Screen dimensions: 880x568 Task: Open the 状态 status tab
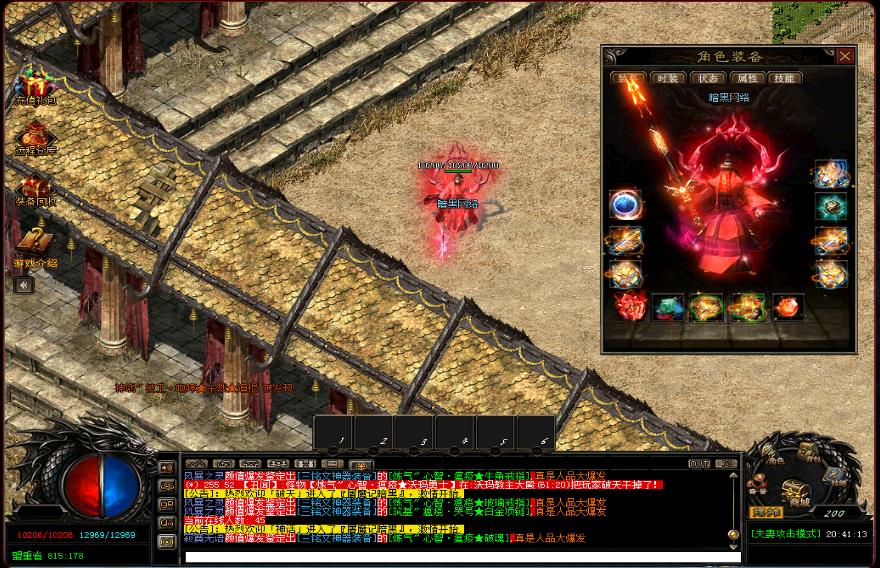click(705, 78)
